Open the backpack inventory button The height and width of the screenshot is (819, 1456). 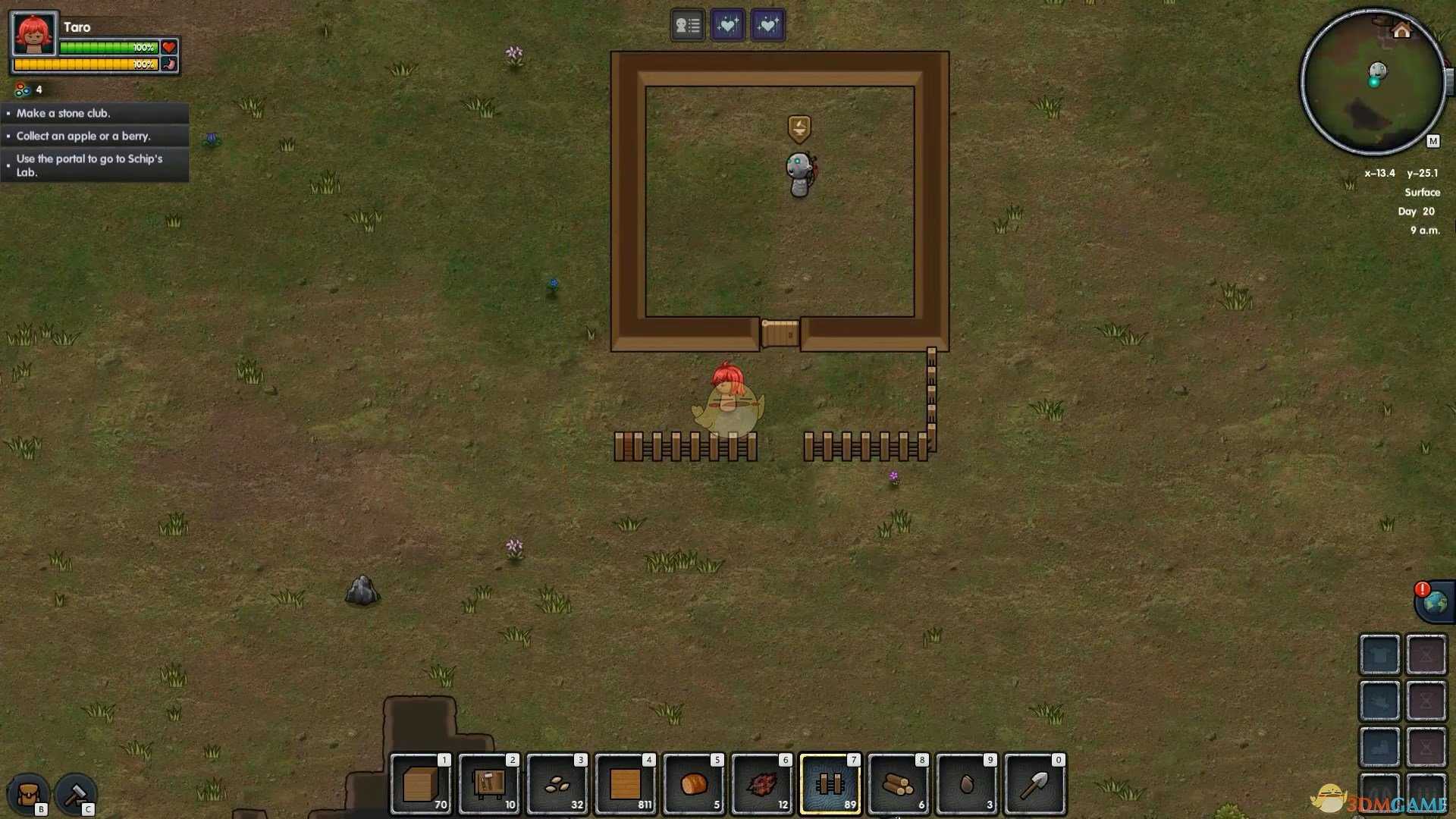(29, 795)
